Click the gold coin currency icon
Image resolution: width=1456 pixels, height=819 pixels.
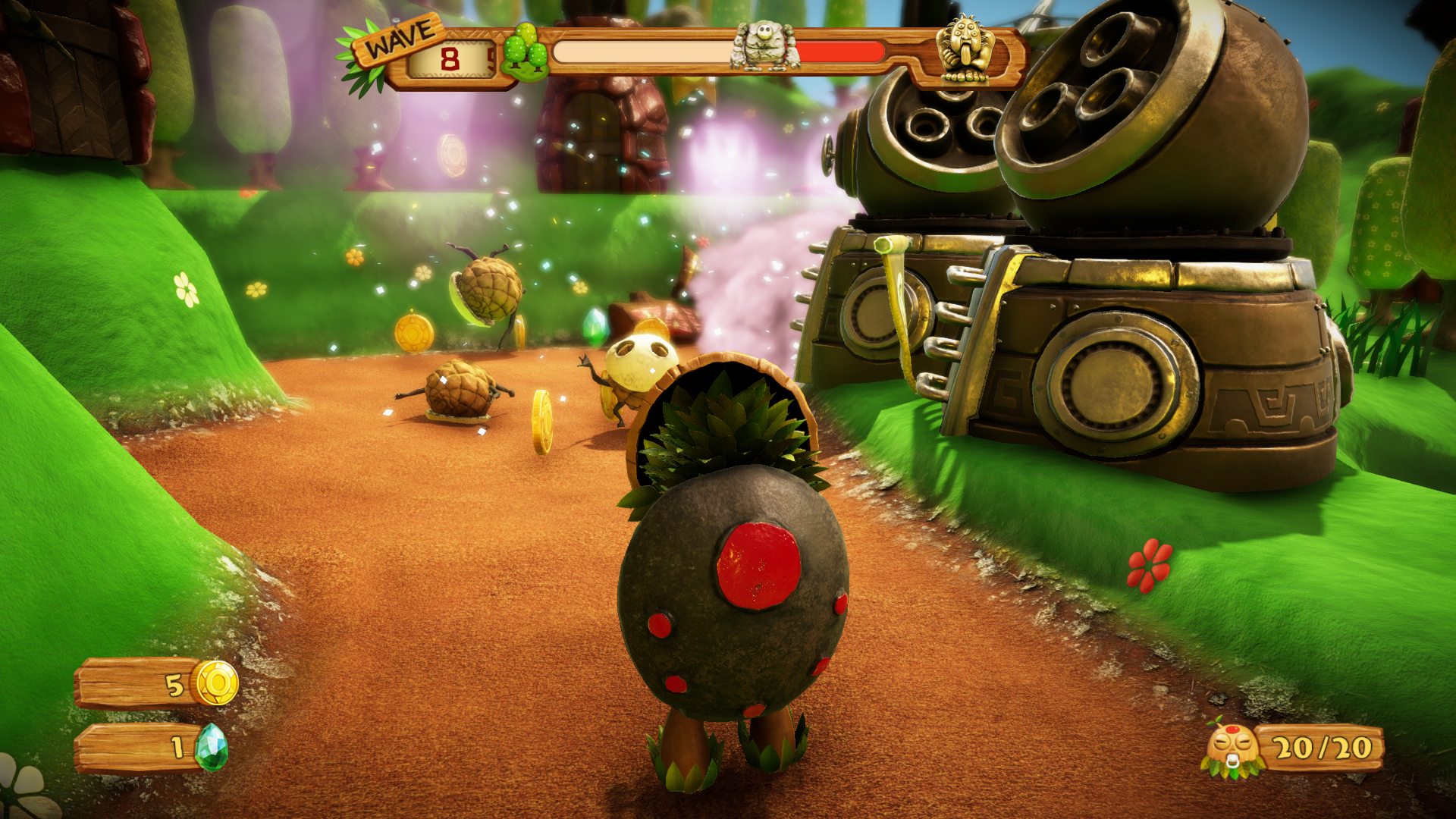216,682
